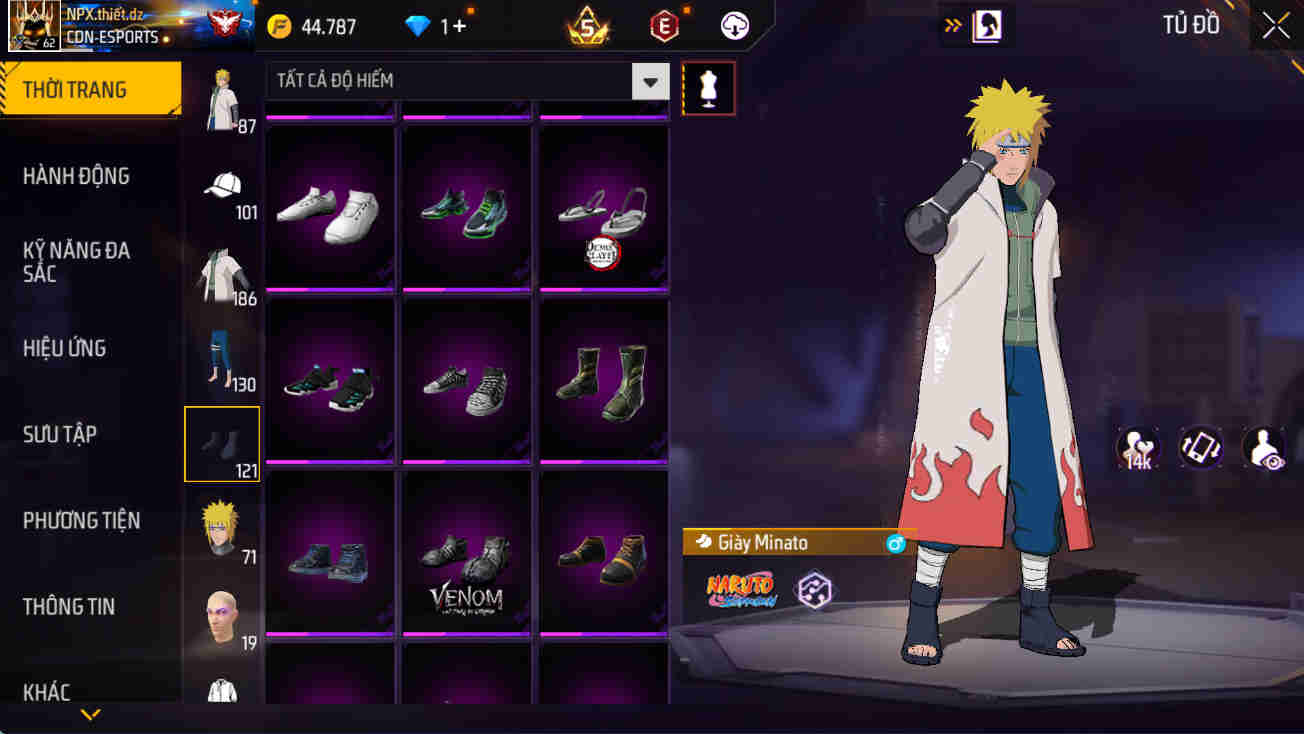Screen dimensions: 1304x734
Task: Click the diamond balance showing 1+
Action: [430, 27]
